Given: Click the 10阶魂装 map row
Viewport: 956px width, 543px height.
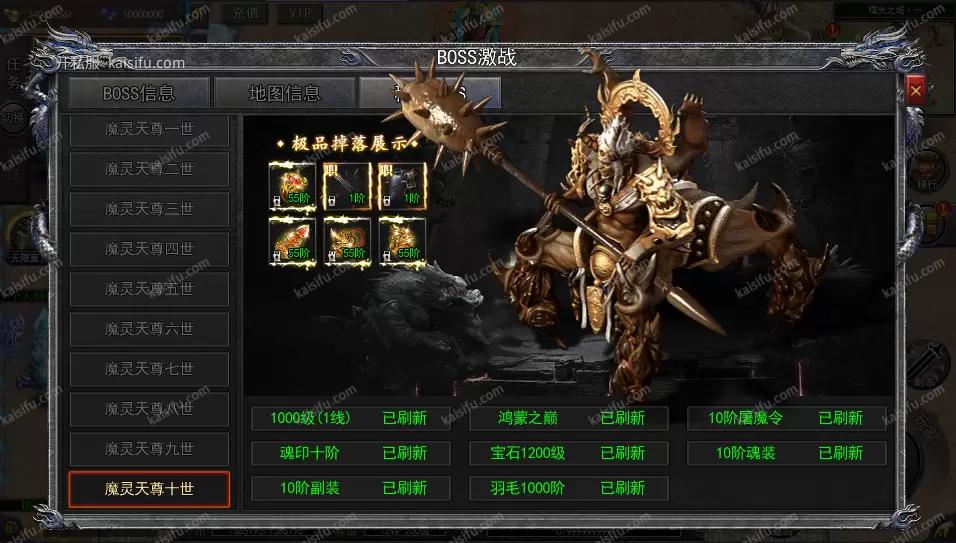Looking at the screenshot, I should (x=786, y=453).
